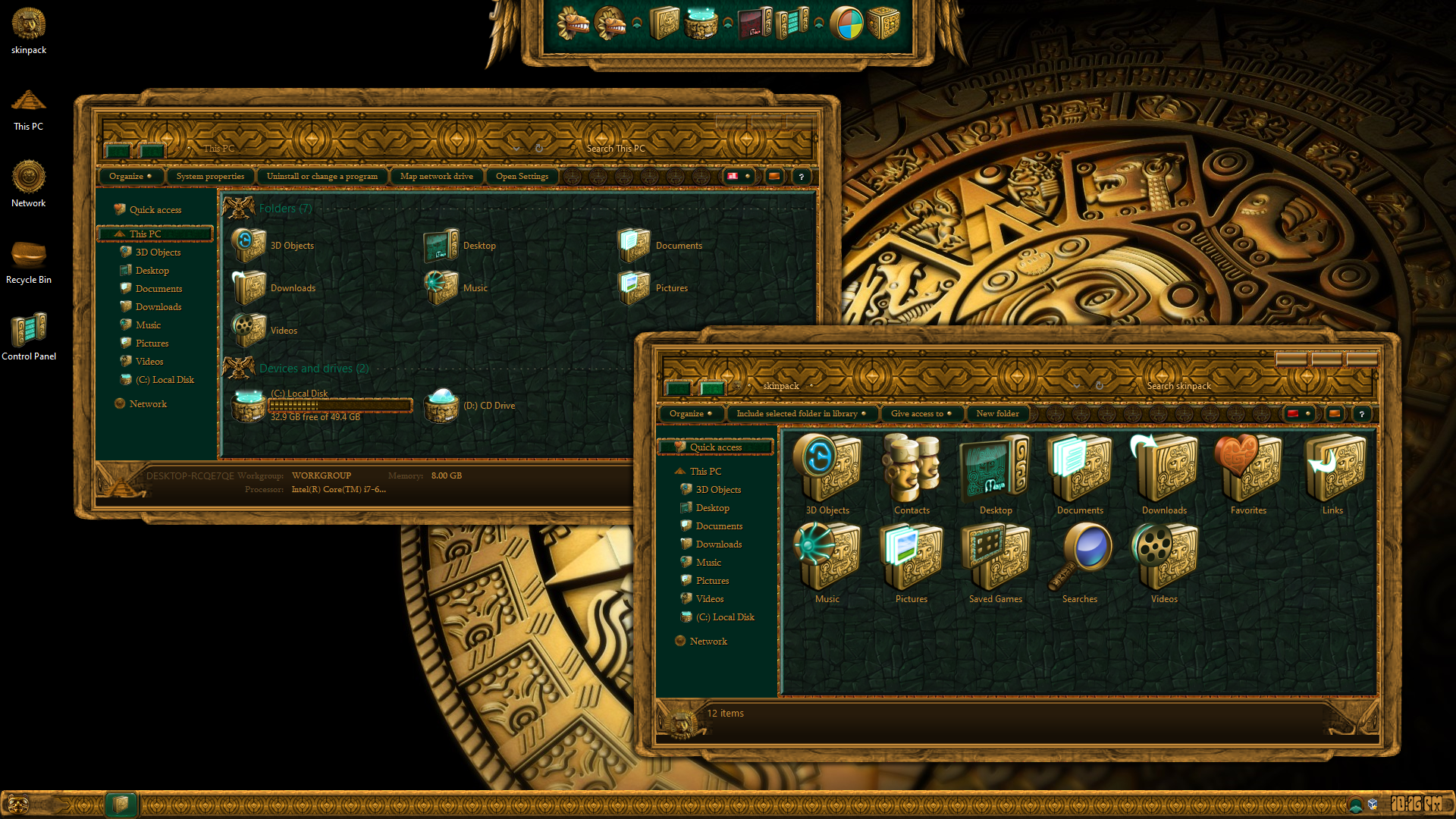Click the Open Settings toolbar button

(522, 177)
